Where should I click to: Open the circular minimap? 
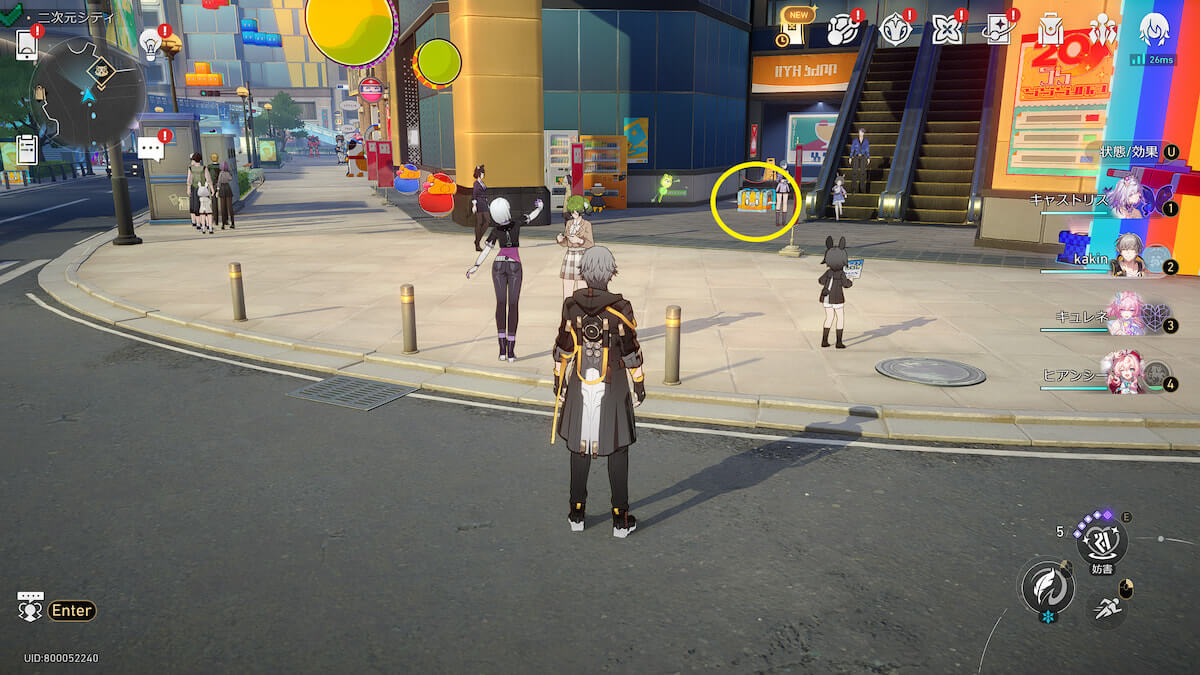[88, 92]
